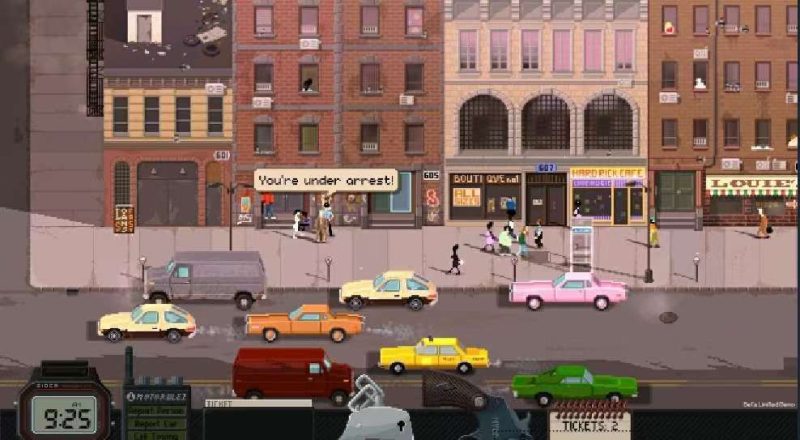Choose Report Car on the radio
The width and height of the screenshot is (800, 440).
(157, 423)
